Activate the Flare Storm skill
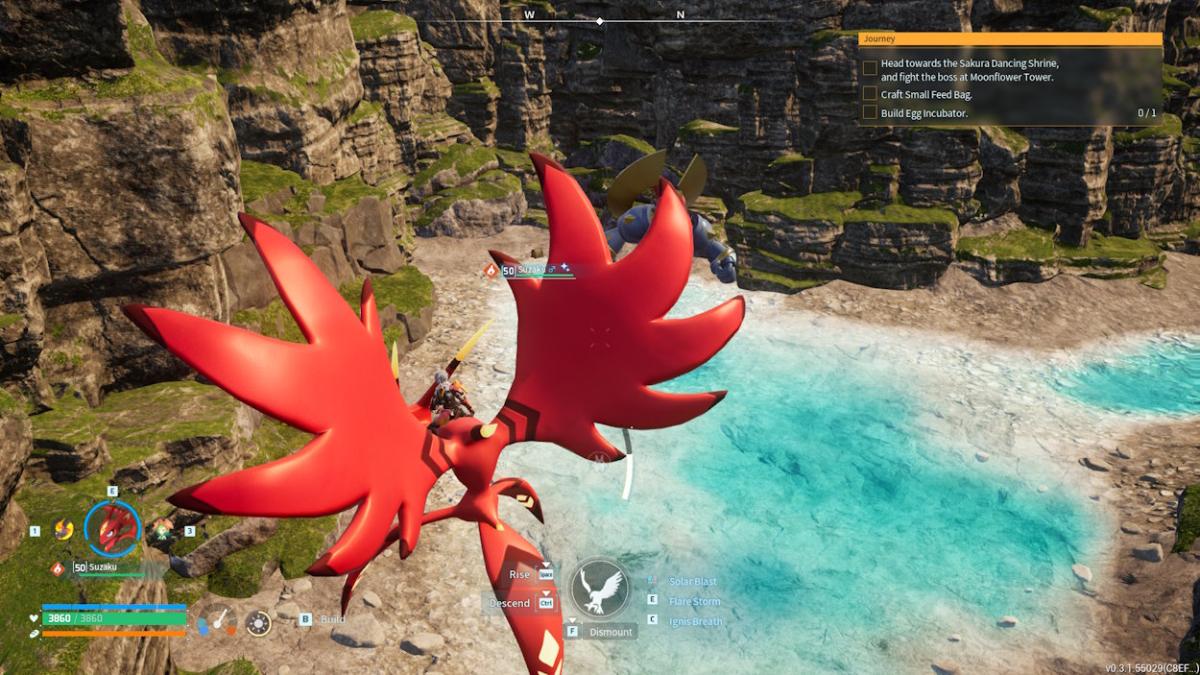Viewport: 1200px width, 675px height. tap(693, 601)
